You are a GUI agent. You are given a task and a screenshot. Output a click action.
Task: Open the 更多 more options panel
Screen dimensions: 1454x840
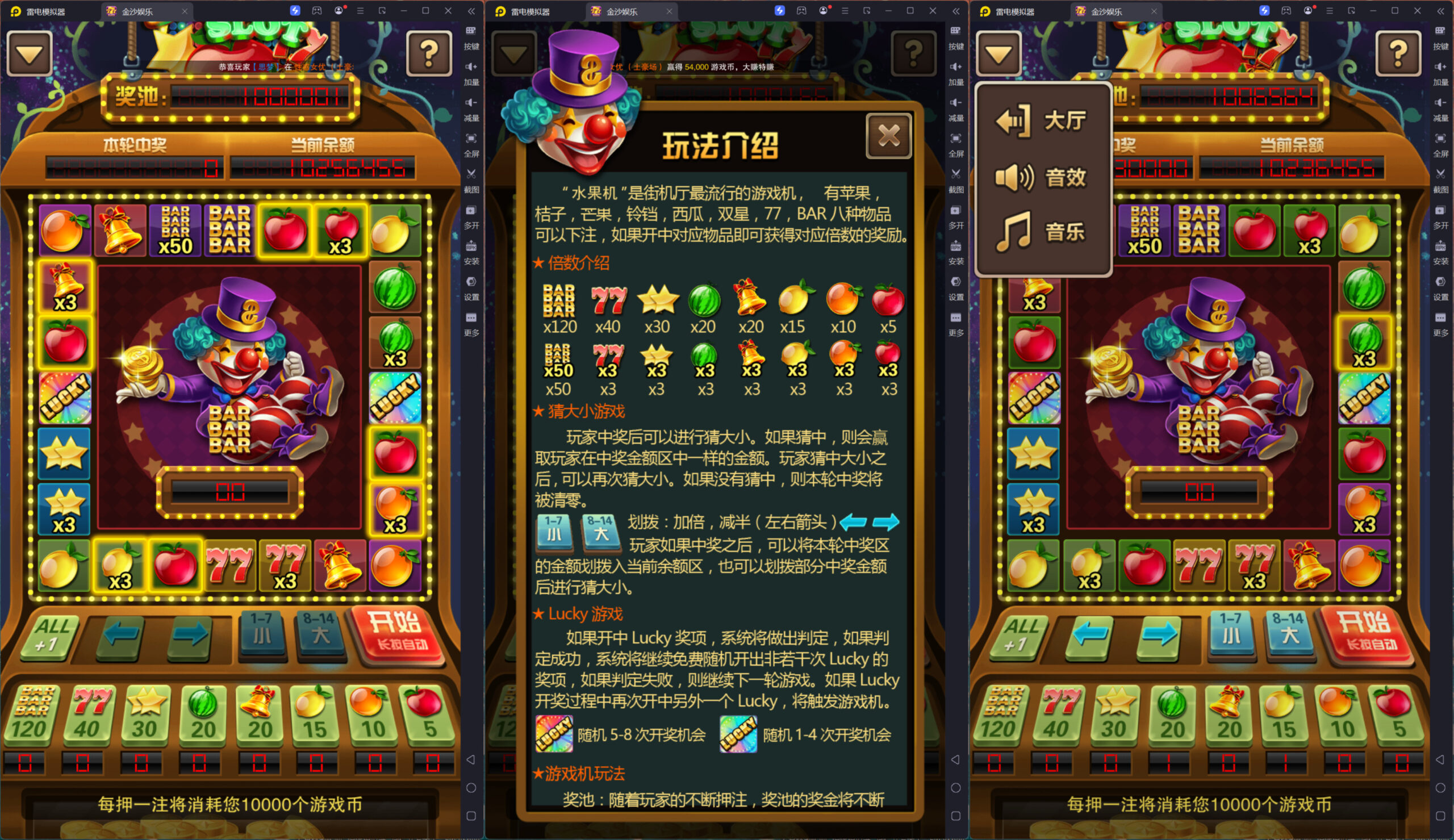tap(472, 322)
